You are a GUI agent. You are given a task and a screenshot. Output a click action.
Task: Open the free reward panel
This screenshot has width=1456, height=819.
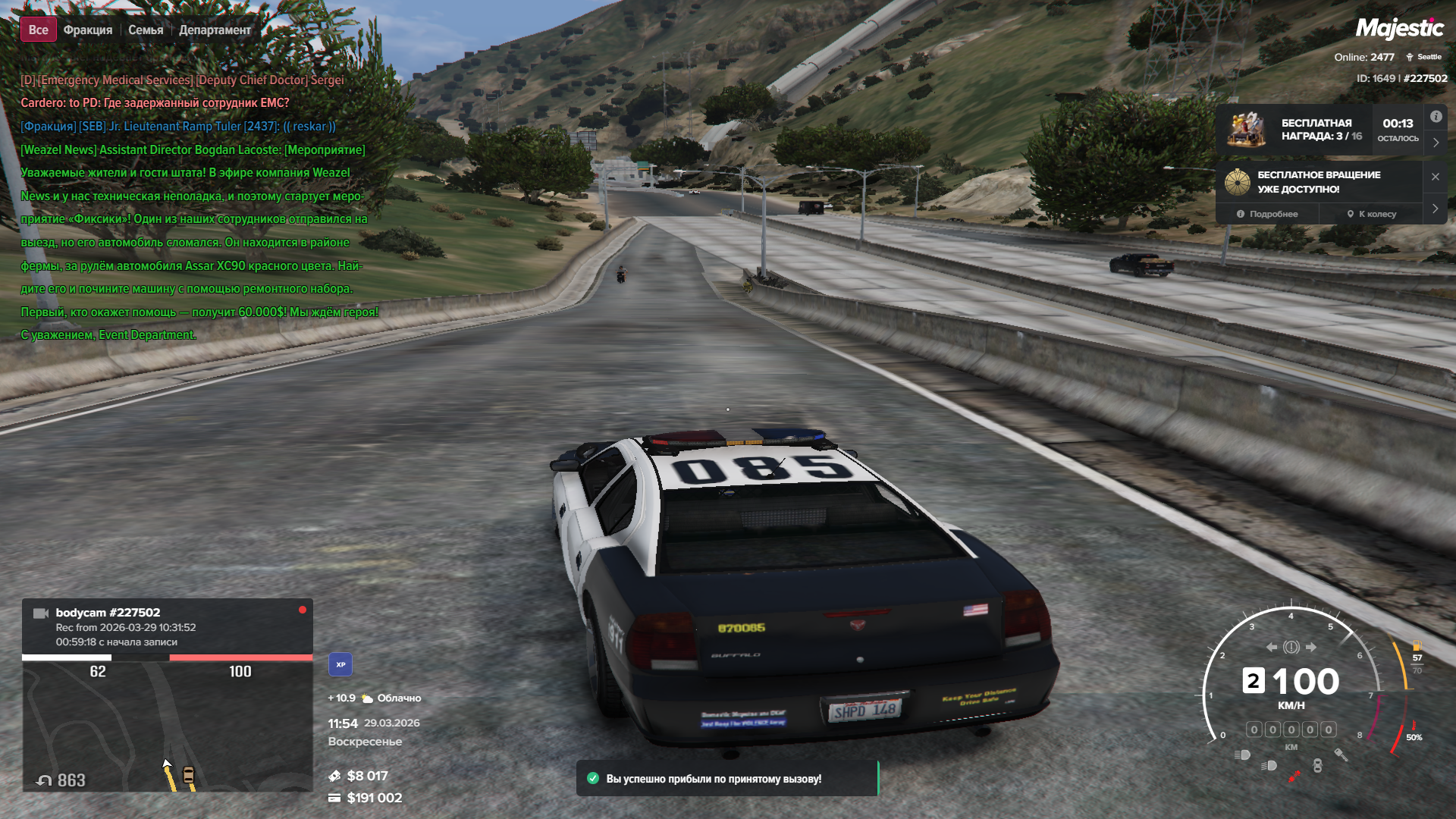tap(1319, 130)
